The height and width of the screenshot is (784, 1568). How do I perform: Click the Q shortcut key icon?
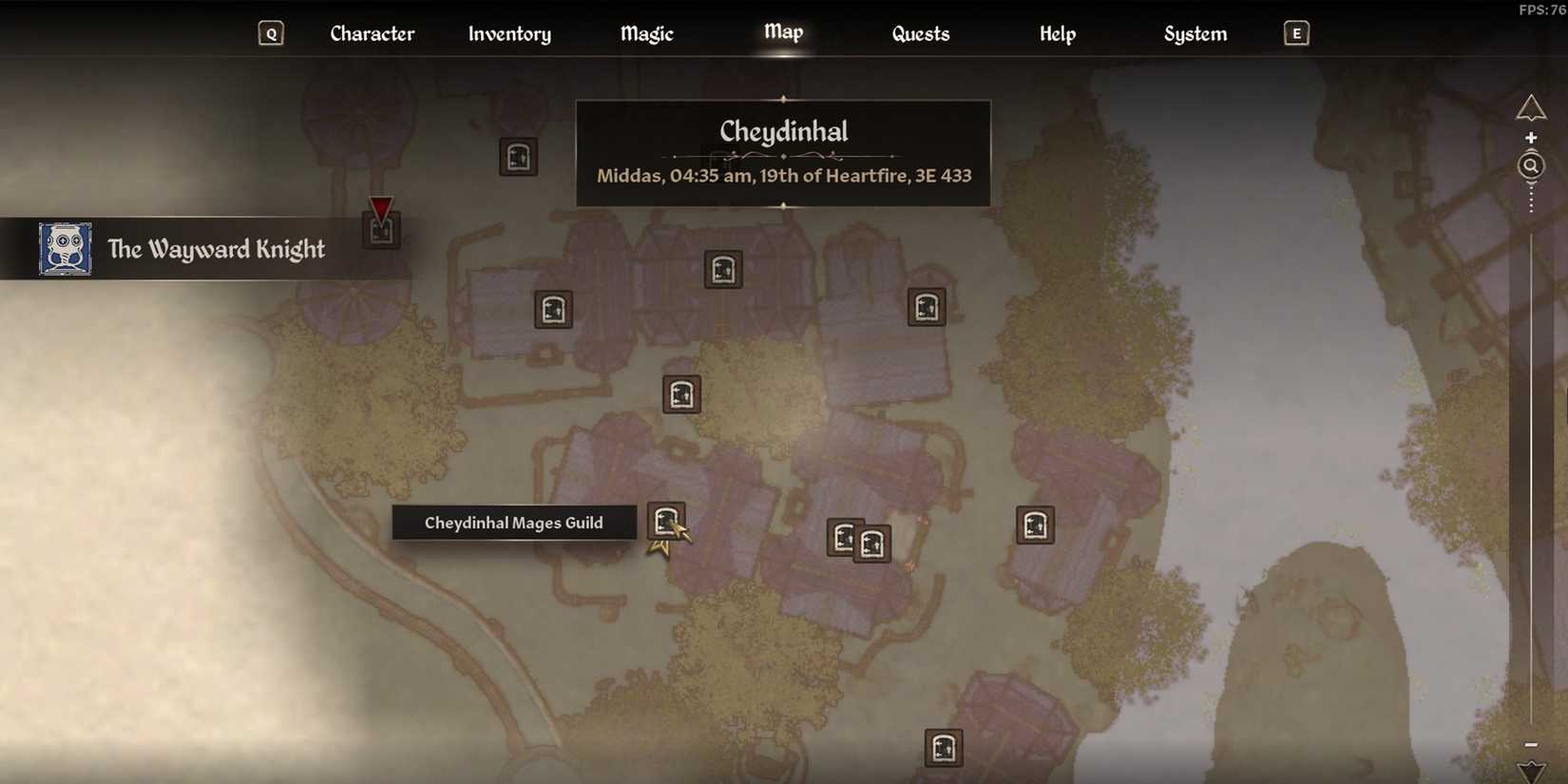(271, 32)
